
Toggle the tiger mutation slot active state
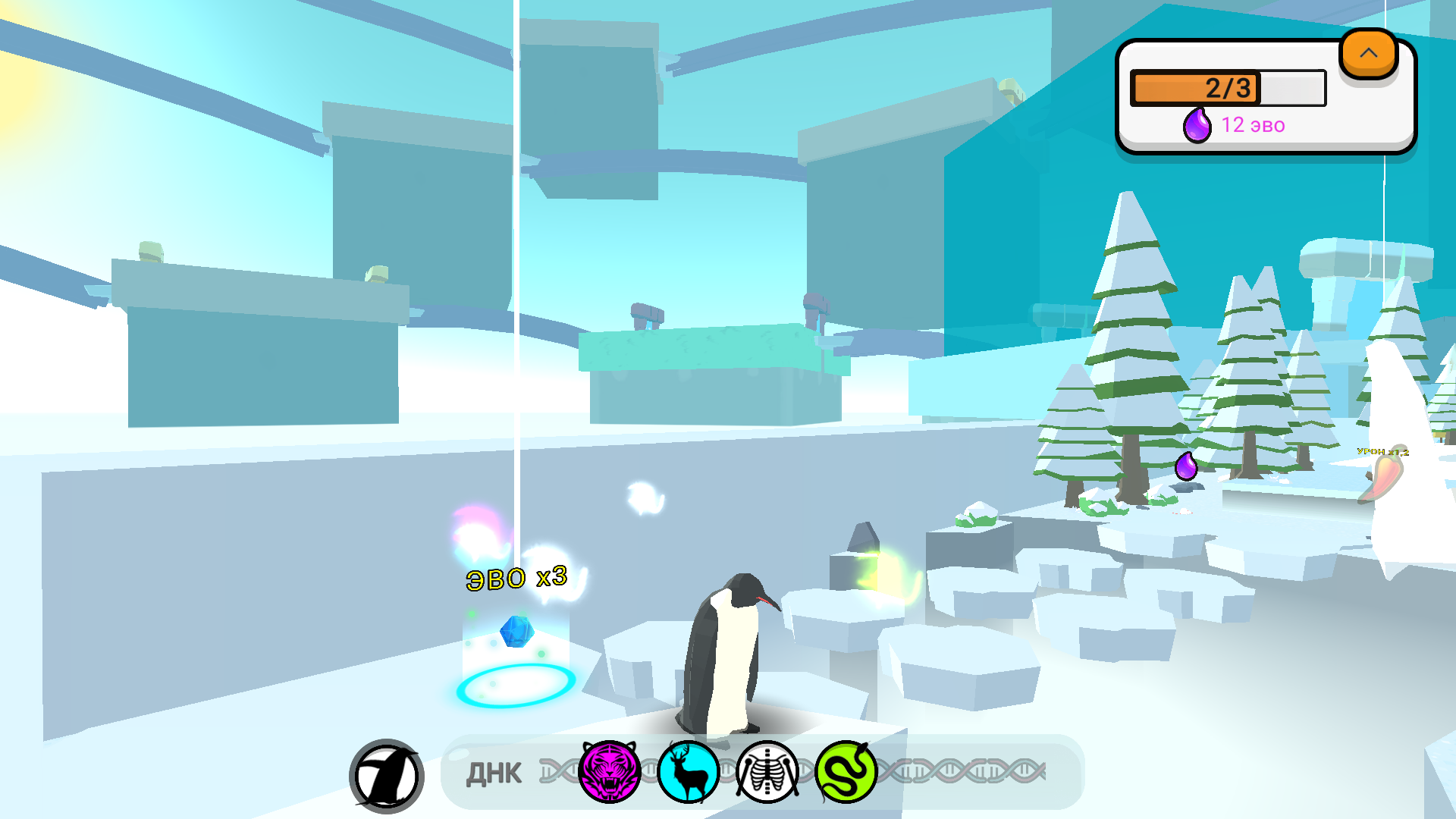coord(610,771)
